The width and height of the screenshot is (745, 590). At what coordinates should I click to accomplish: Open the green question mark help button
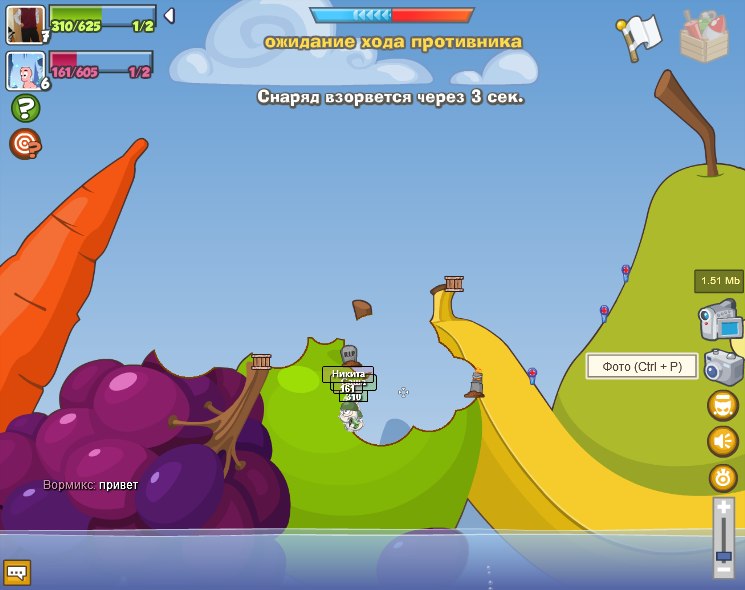(x=25, y=107)
